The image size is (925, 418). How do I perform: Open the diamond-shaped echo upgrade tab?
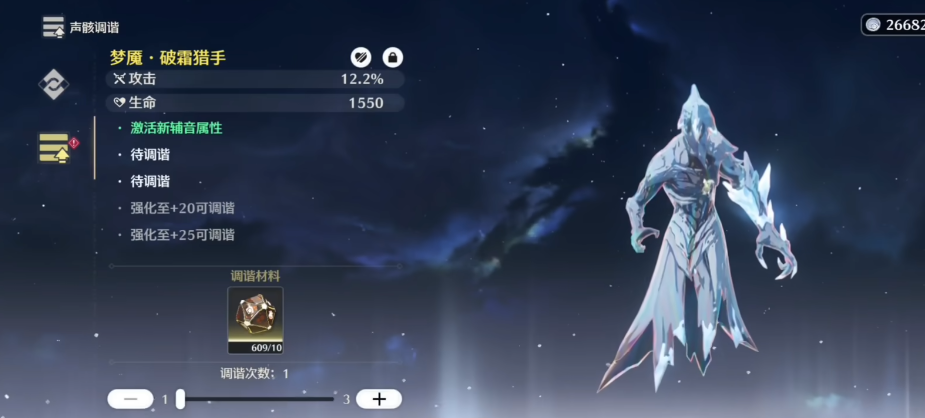coord(53,85)
